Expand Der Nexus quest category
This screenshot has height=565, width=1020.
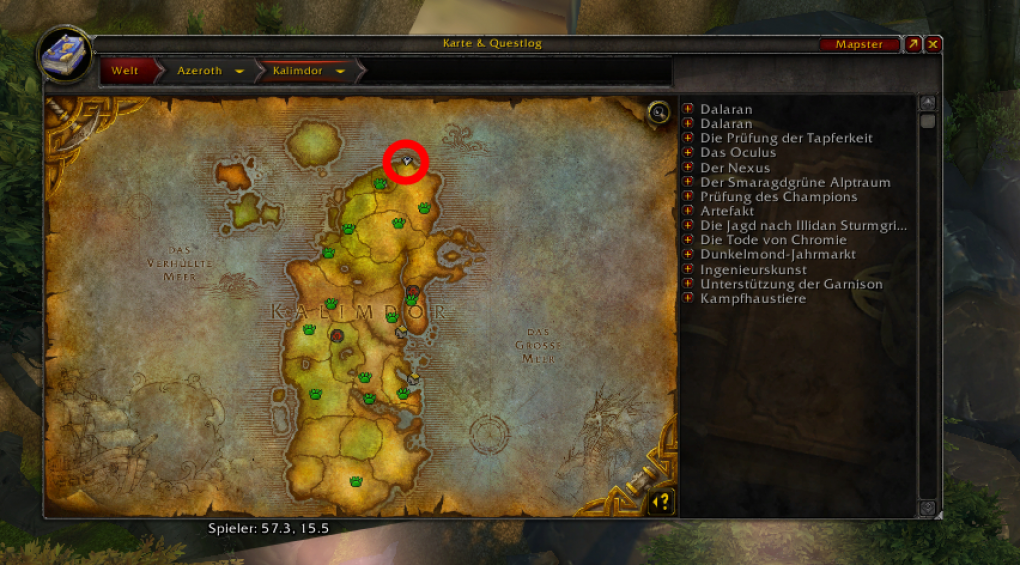(x=688, y=168)
